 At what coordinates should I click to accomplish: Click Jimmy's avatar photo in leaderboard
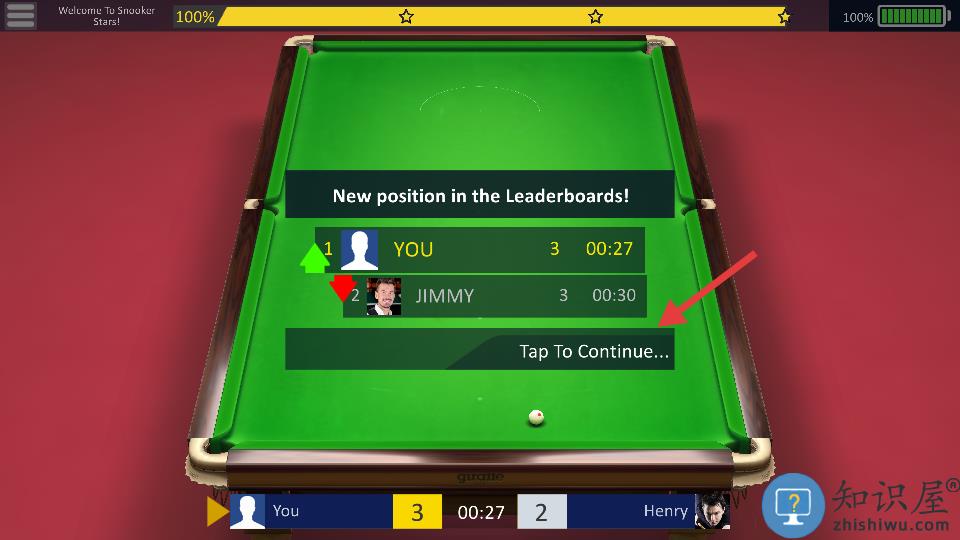(383, 296)
